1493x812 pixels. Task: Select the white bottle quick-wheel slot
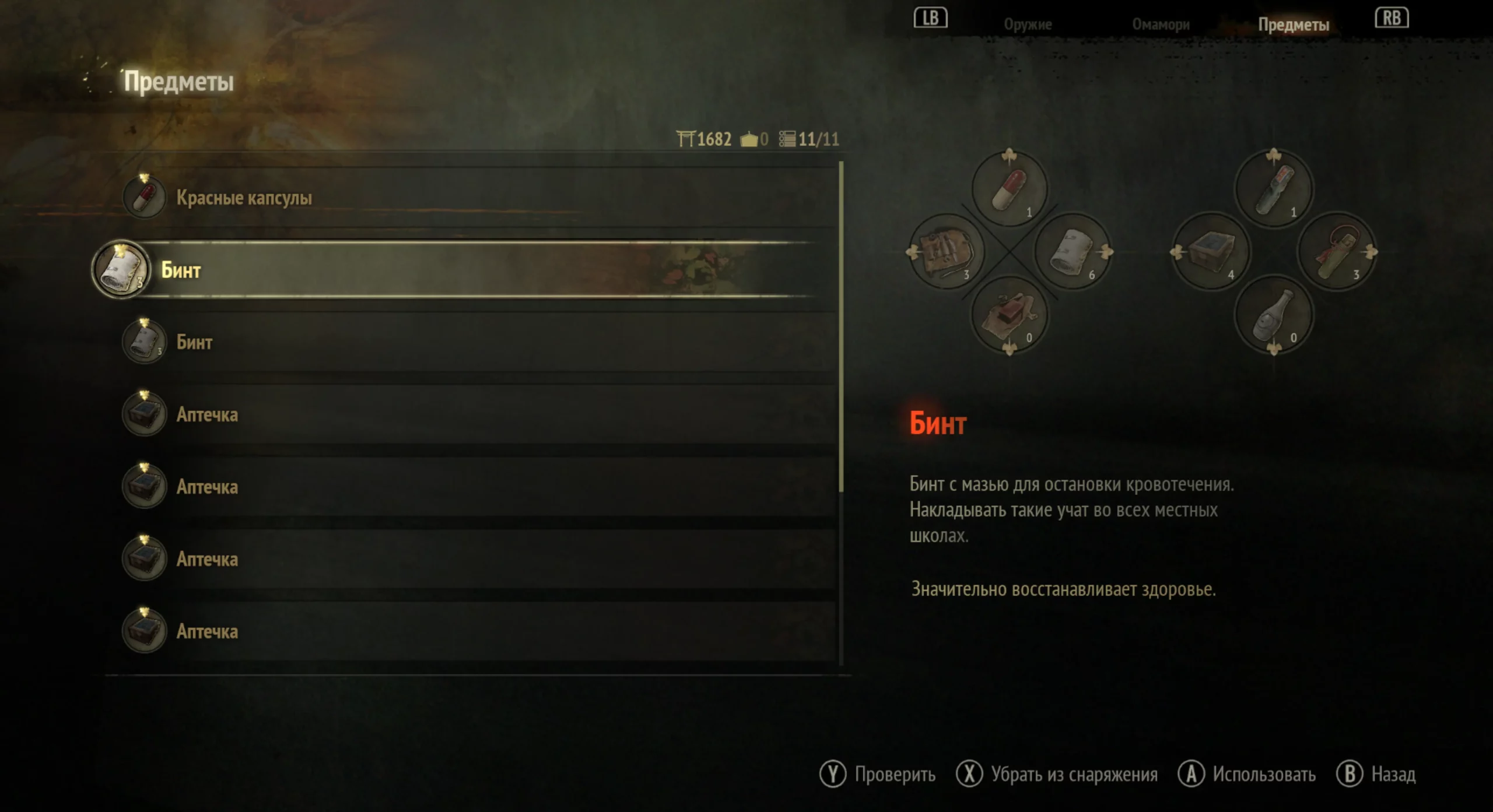pos(1274,315)
